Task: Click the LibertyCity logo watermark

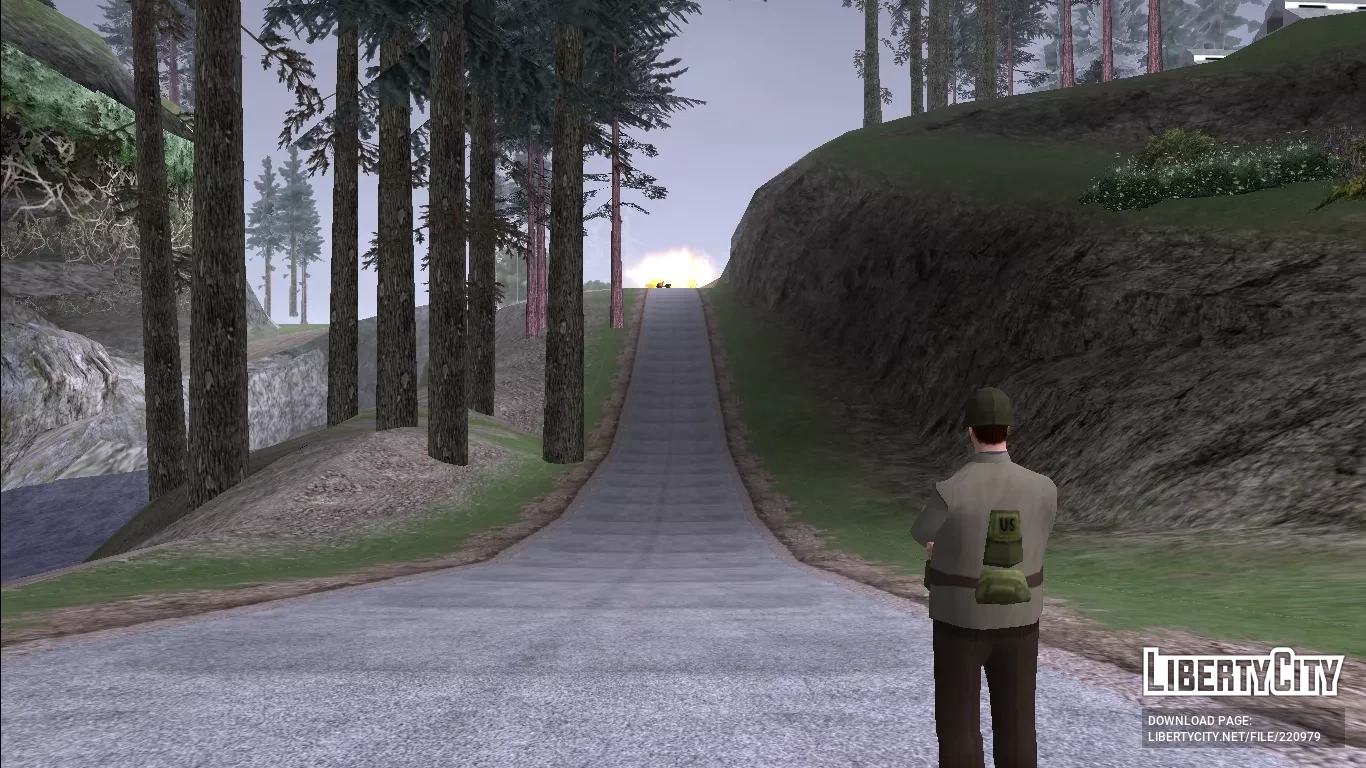Action: (1243, 672)
